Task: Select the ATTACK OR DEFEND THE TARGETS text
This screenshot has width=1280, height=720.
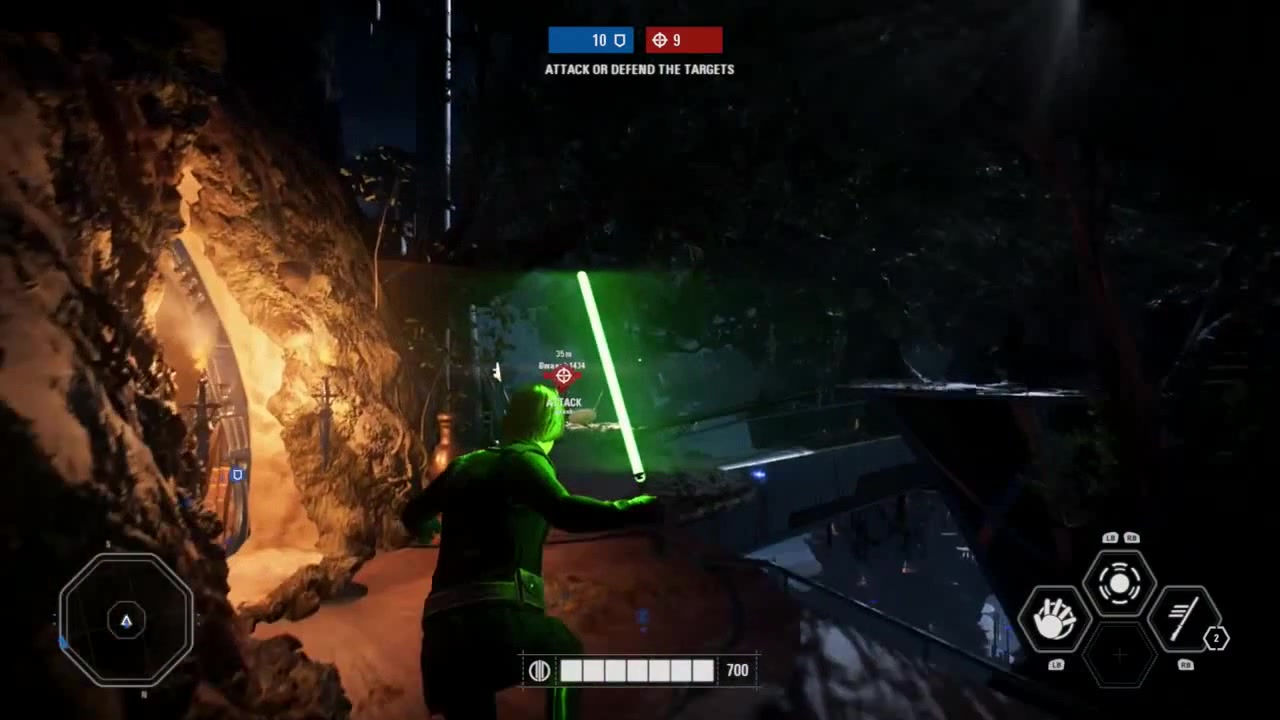Action: (x=639, y=69)
